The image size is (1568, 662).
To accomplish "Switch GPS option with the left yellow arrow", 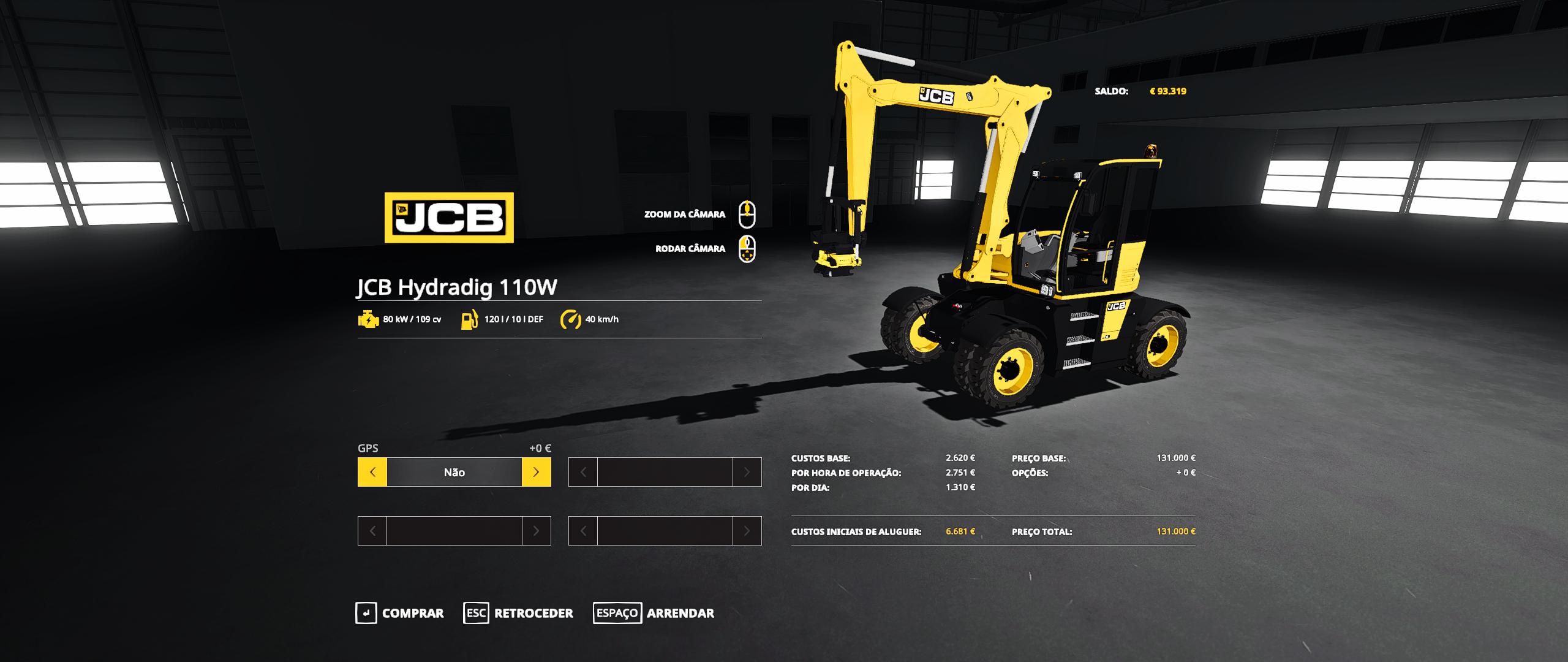I will pos(372,472).
